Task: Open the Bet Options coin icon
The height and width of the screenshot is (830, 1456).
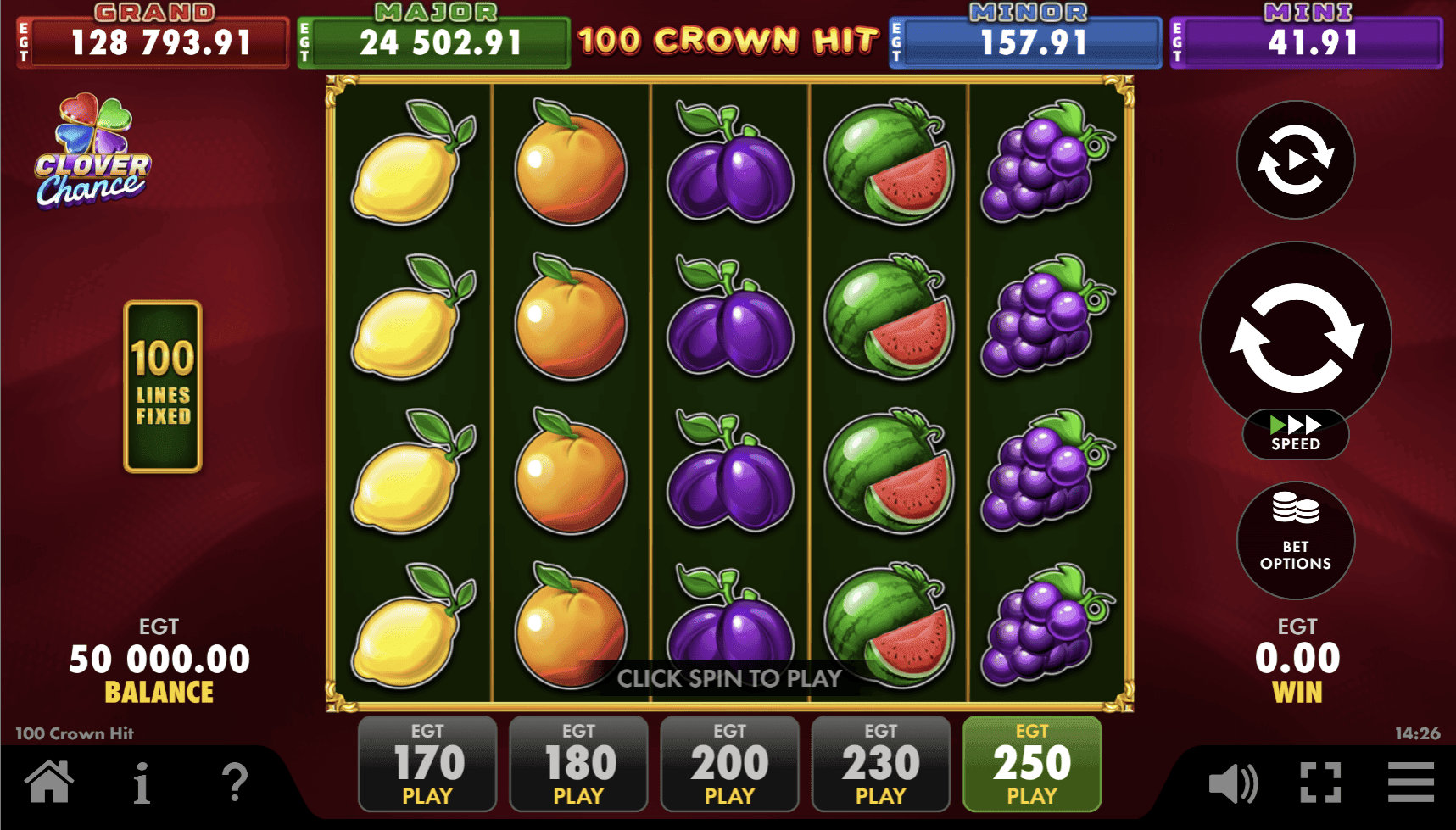Action: pyautogui.click(x=1295, y=540)
